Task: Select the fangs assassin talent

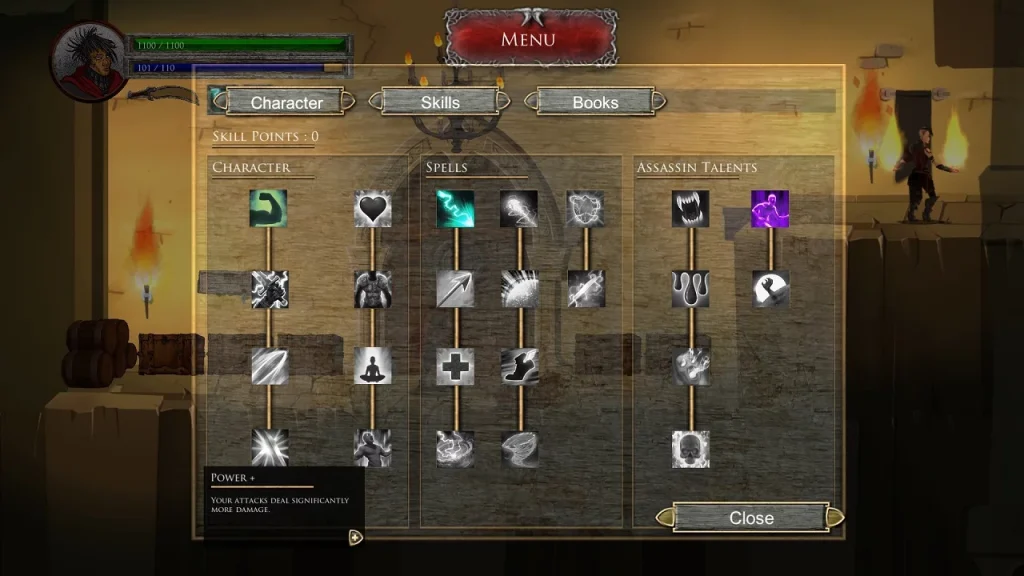Action: tap(690, 209)
